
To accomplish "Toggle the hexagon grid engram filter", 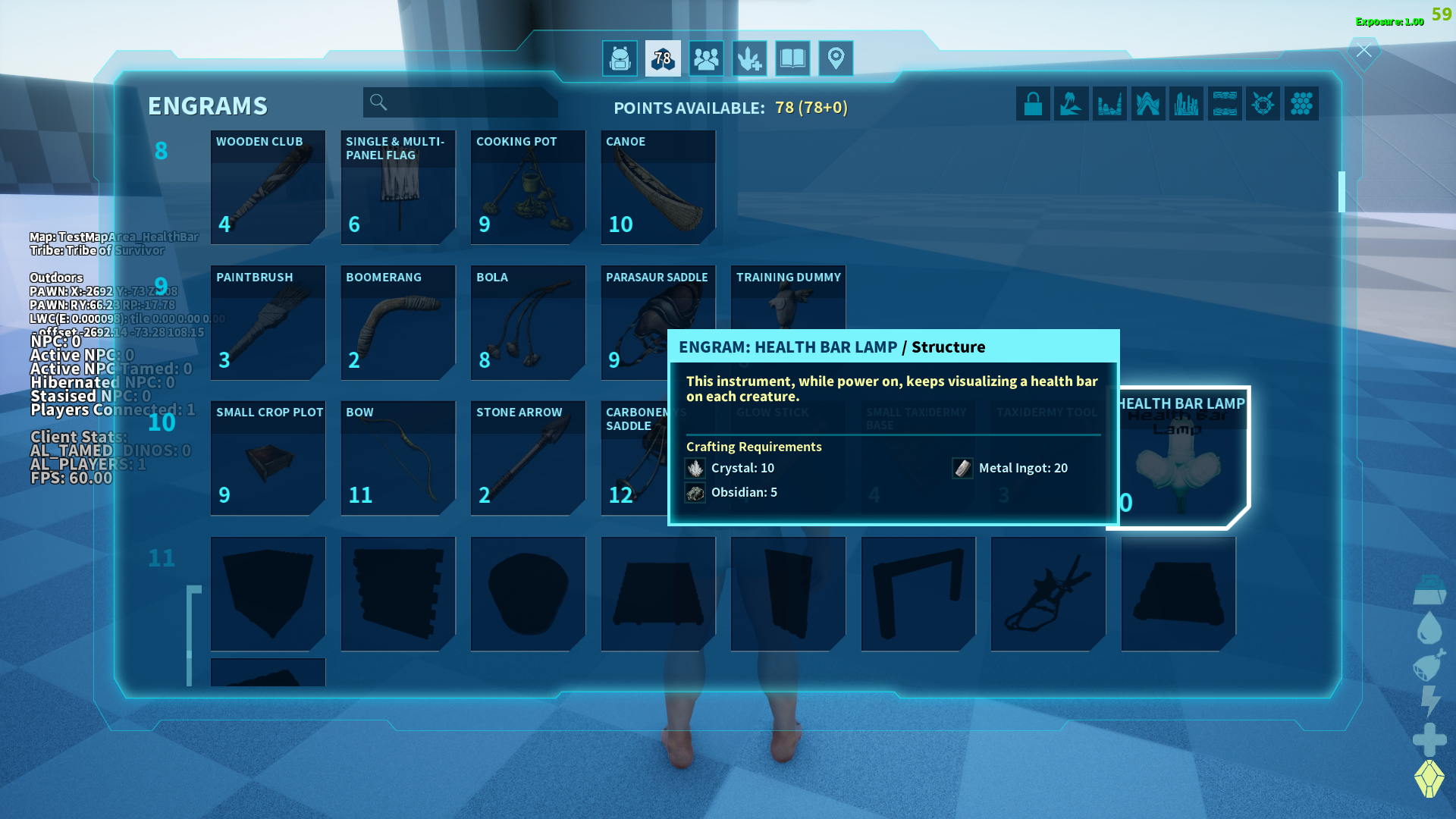I will (x=1301, y=104).
